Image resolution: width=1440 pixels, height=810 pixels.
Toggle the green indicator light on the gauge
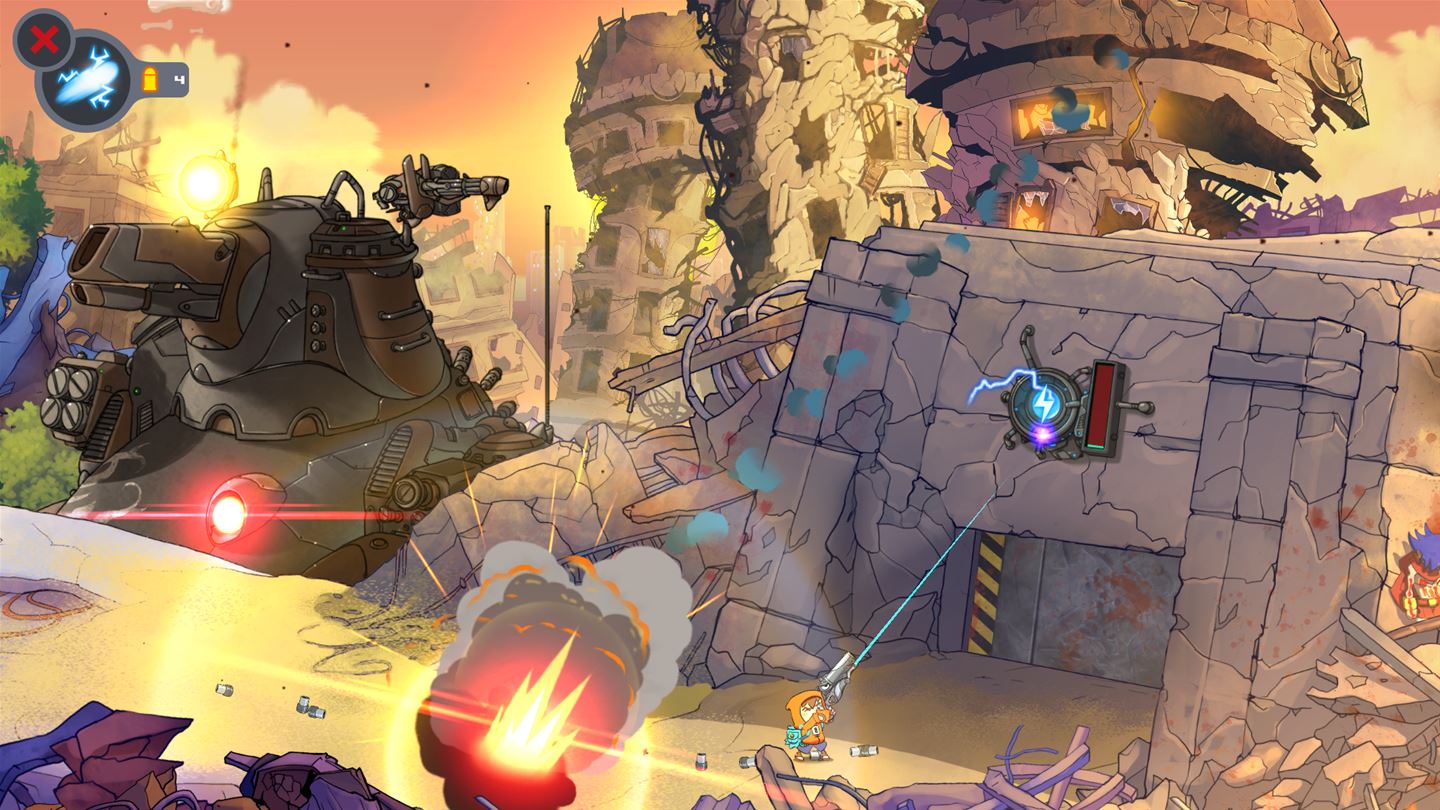[1095, 447]
